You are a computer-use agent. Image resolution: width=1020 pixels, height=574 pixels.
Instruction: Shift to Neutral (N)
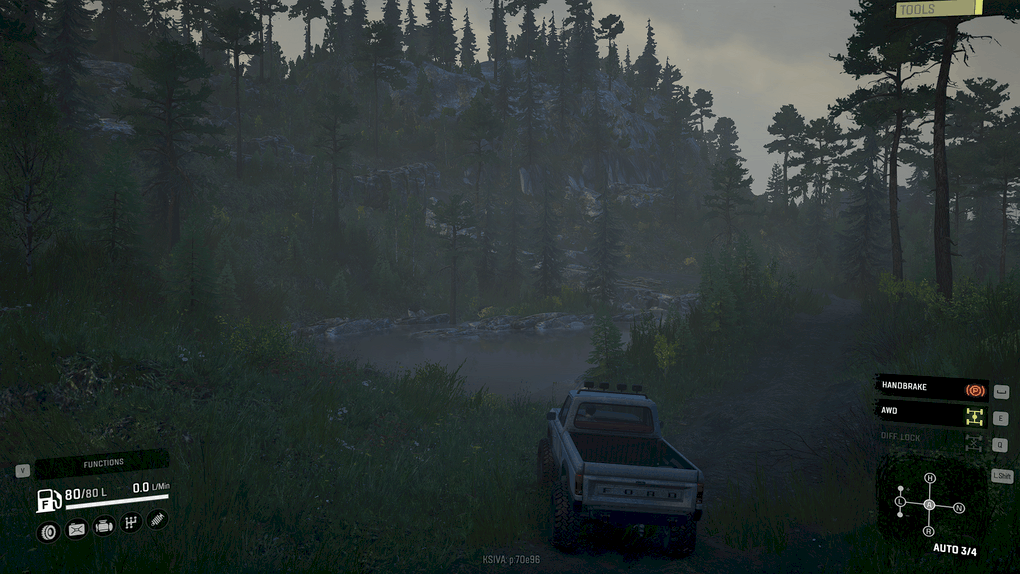(959, 508)
